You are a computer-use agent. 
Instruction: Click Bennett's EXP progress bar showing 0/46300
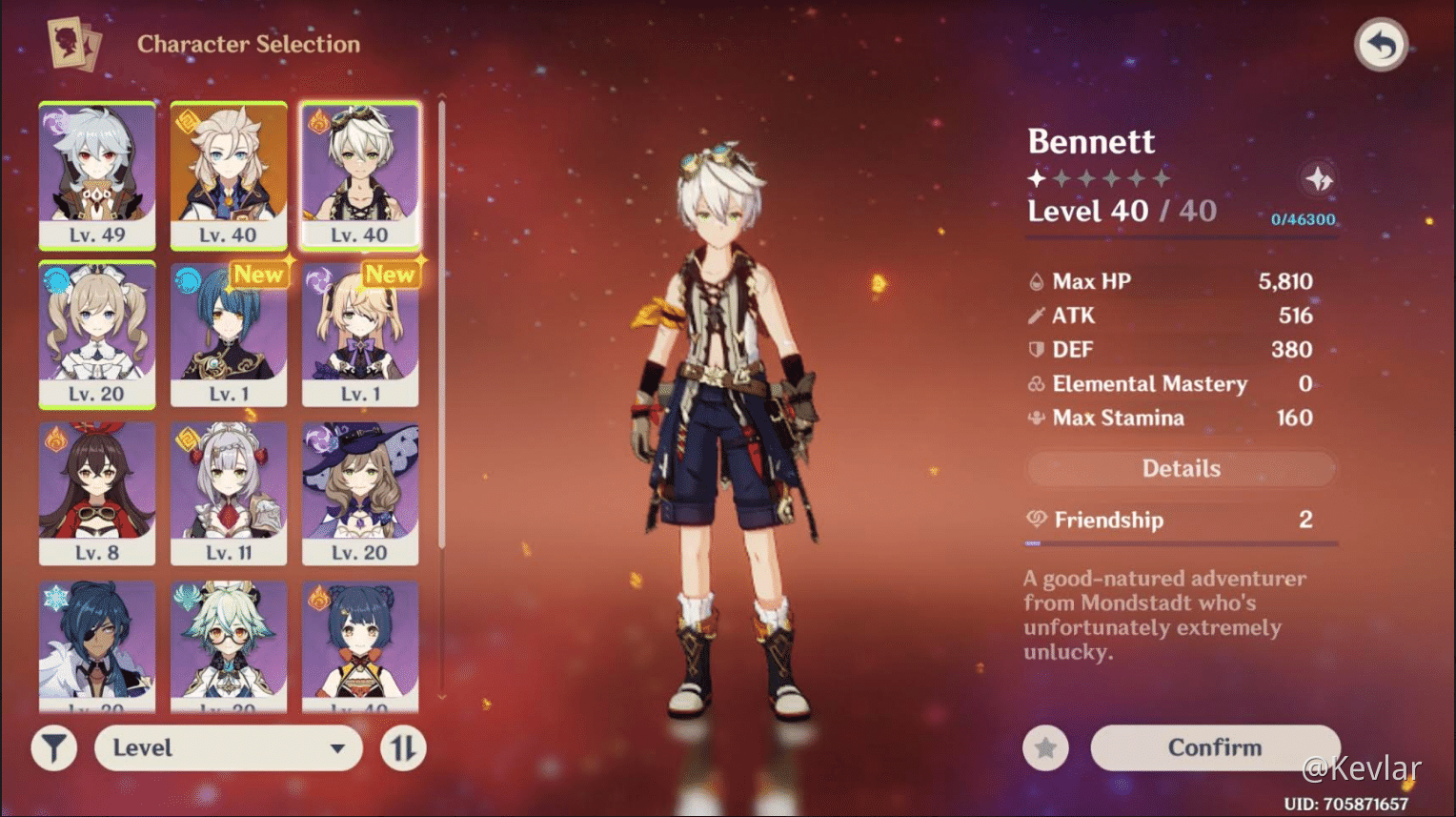coord(1304,220)
